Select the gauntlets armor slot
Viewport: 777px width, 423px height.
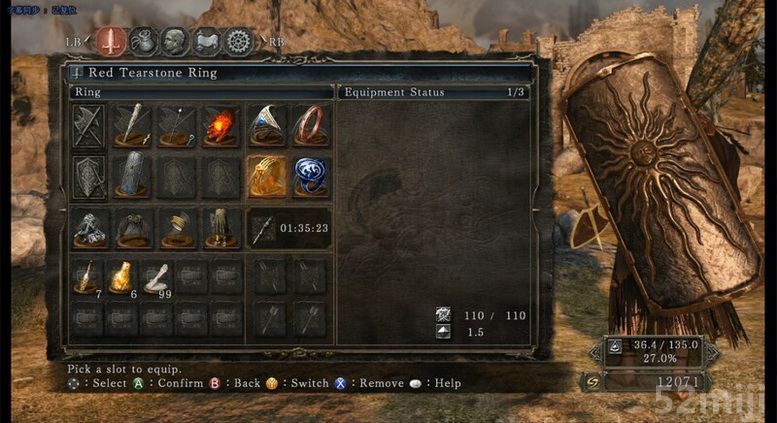(176, 228)
